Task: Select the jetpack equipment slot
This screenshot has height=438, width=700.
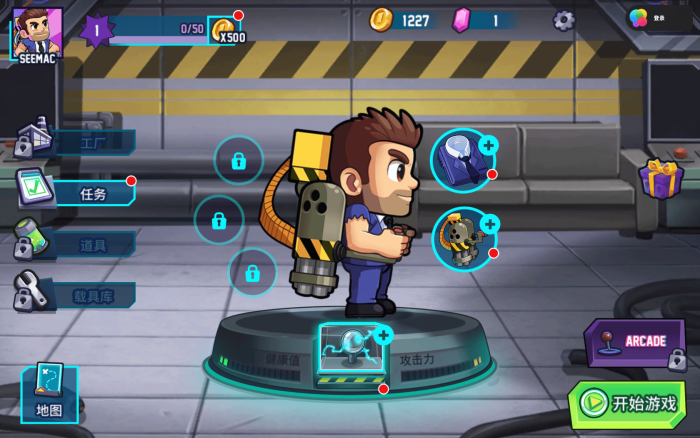Action: [463, 239]
